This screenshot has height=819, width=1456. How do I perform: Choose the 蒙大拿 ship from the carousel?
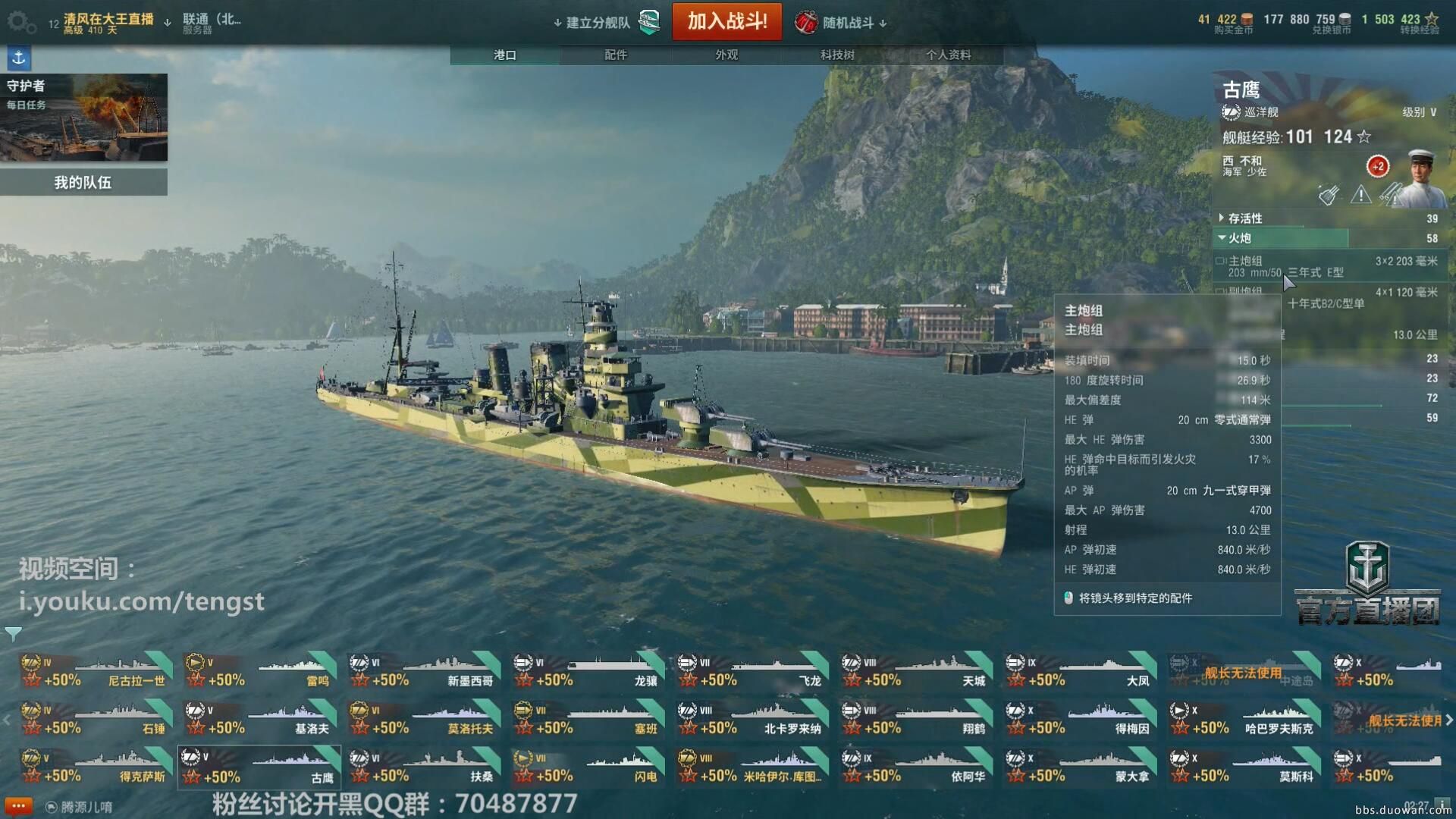(x=1080, y=767)
